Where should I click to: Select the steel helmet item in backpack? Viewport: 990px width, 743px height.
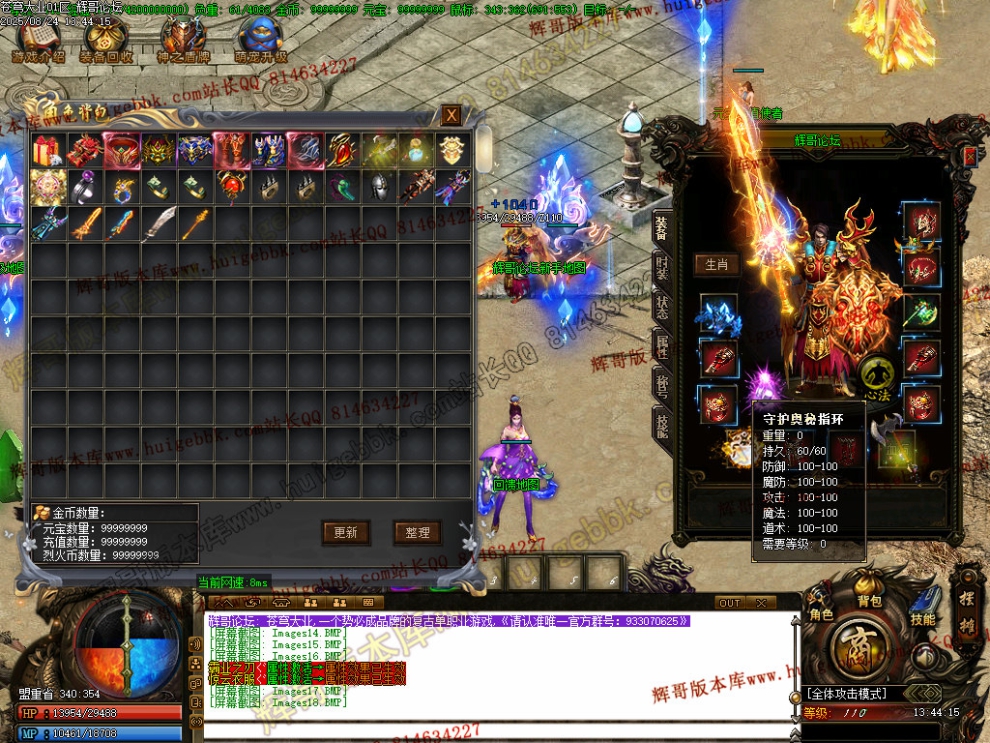click(x=380, y=187)
